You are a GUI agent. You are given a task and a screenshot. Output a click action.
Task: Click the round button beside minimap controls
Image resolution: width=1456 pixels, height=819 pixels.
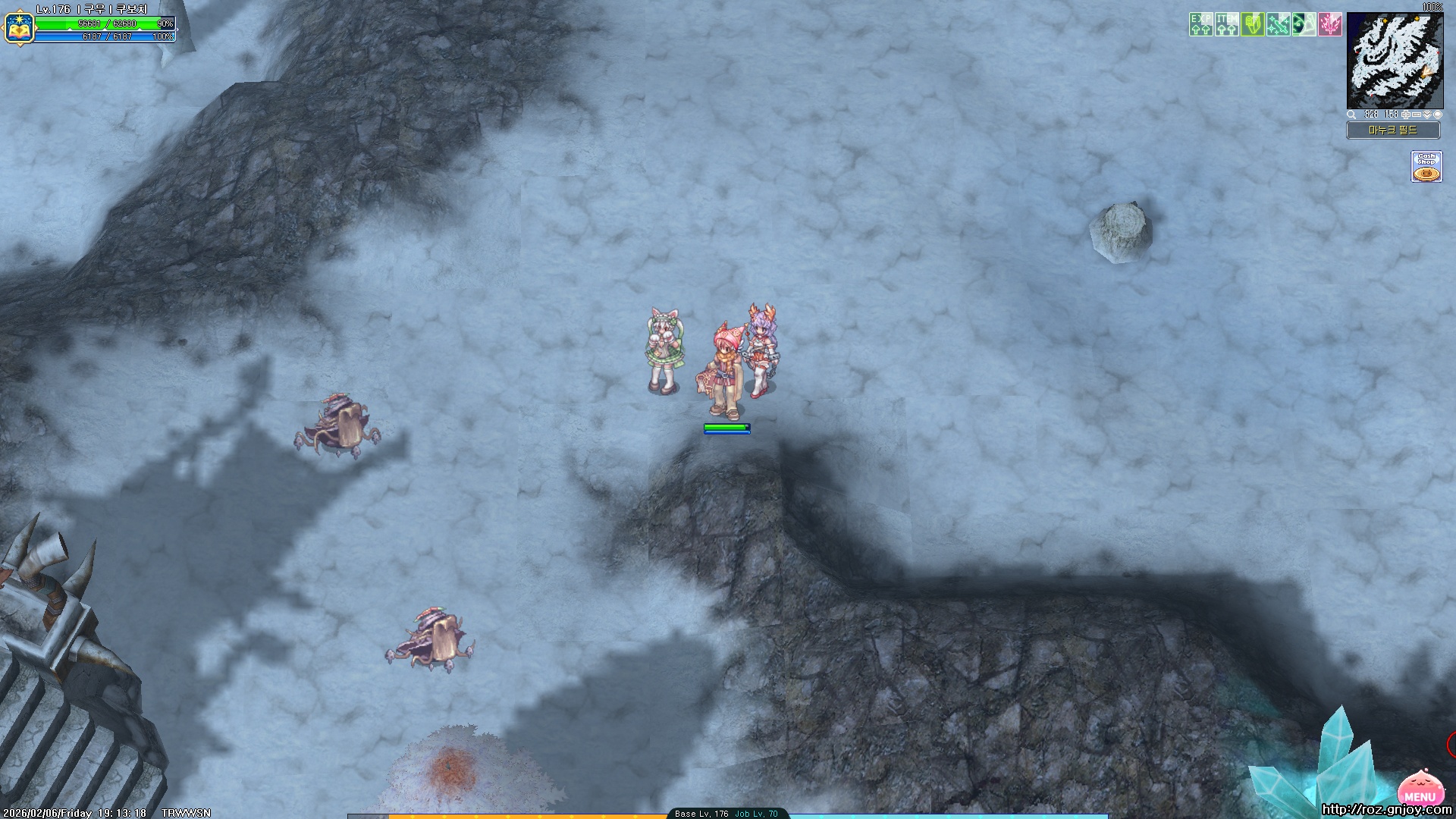tap(1438, 115)
